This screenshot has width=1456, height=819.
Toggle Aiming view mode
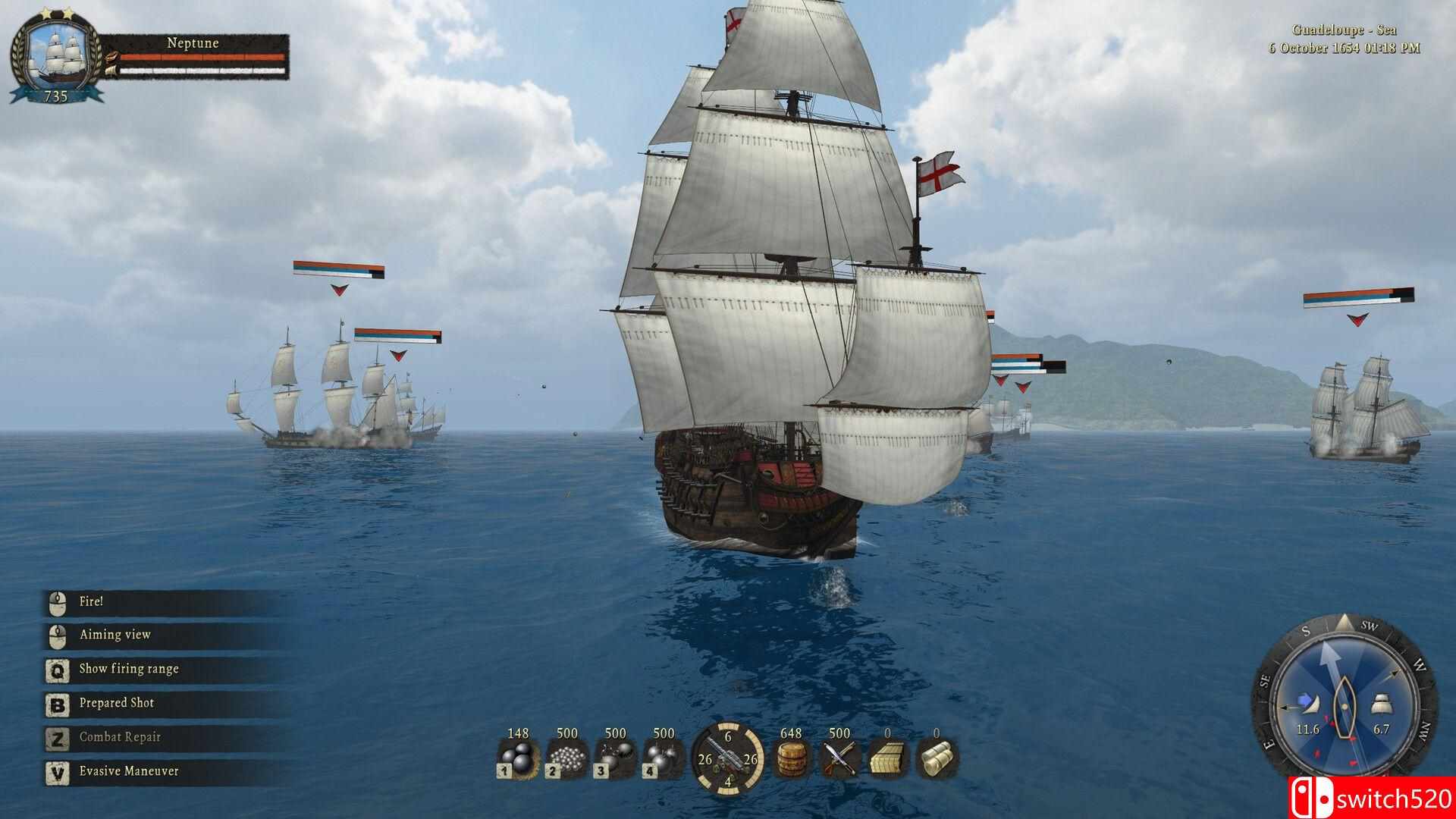click(x=114, y=634)
